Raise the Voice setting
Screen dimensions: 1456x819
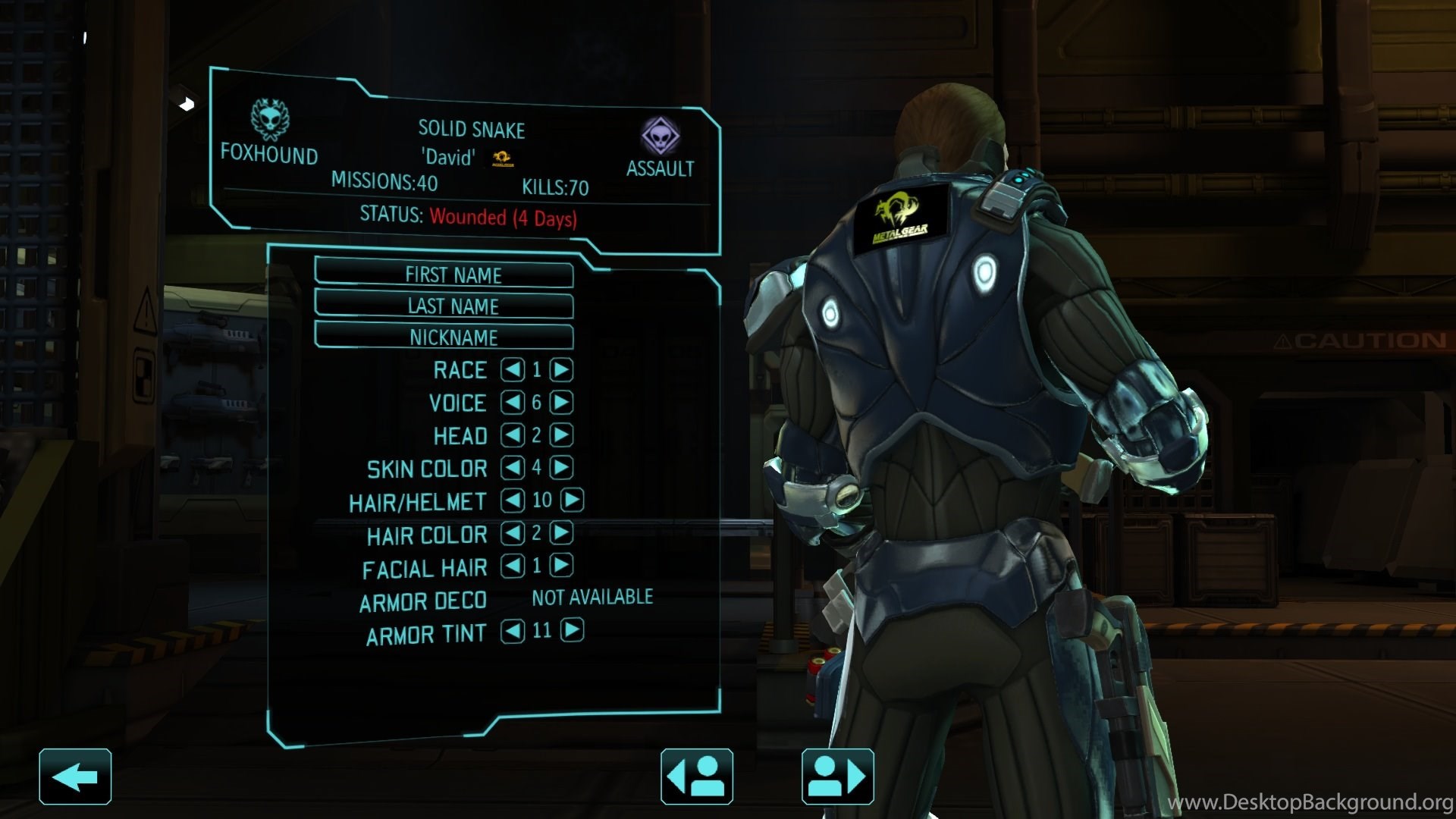[561, 402]
